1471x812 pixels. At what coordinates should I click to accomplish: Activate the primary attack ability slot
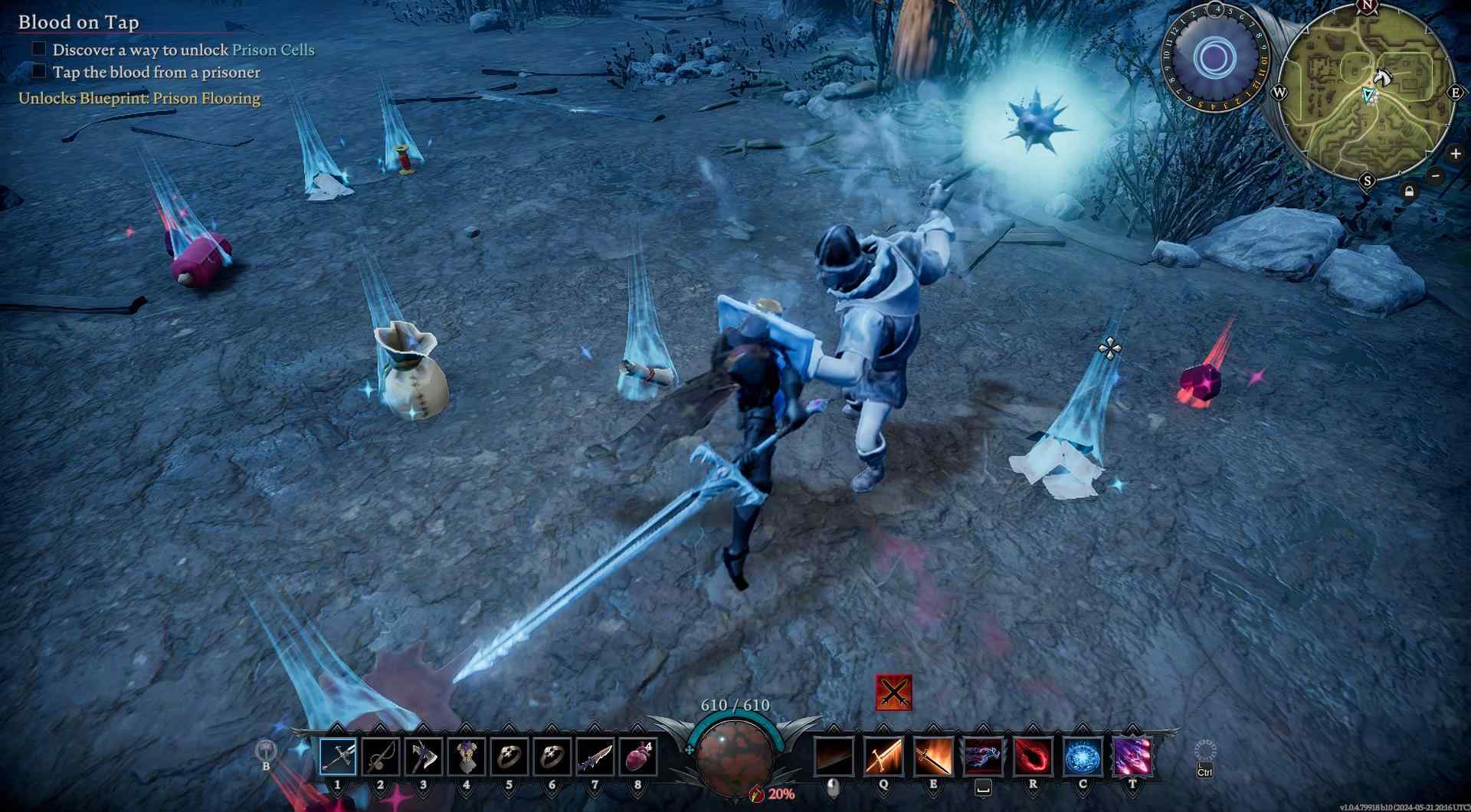(834, 756)
